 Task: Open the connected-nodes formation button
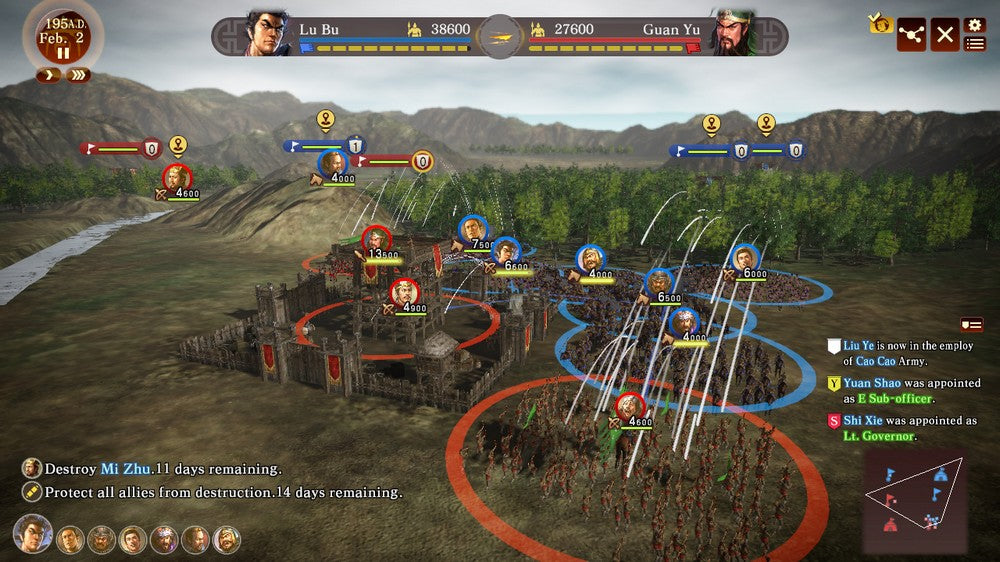point(911,34)
